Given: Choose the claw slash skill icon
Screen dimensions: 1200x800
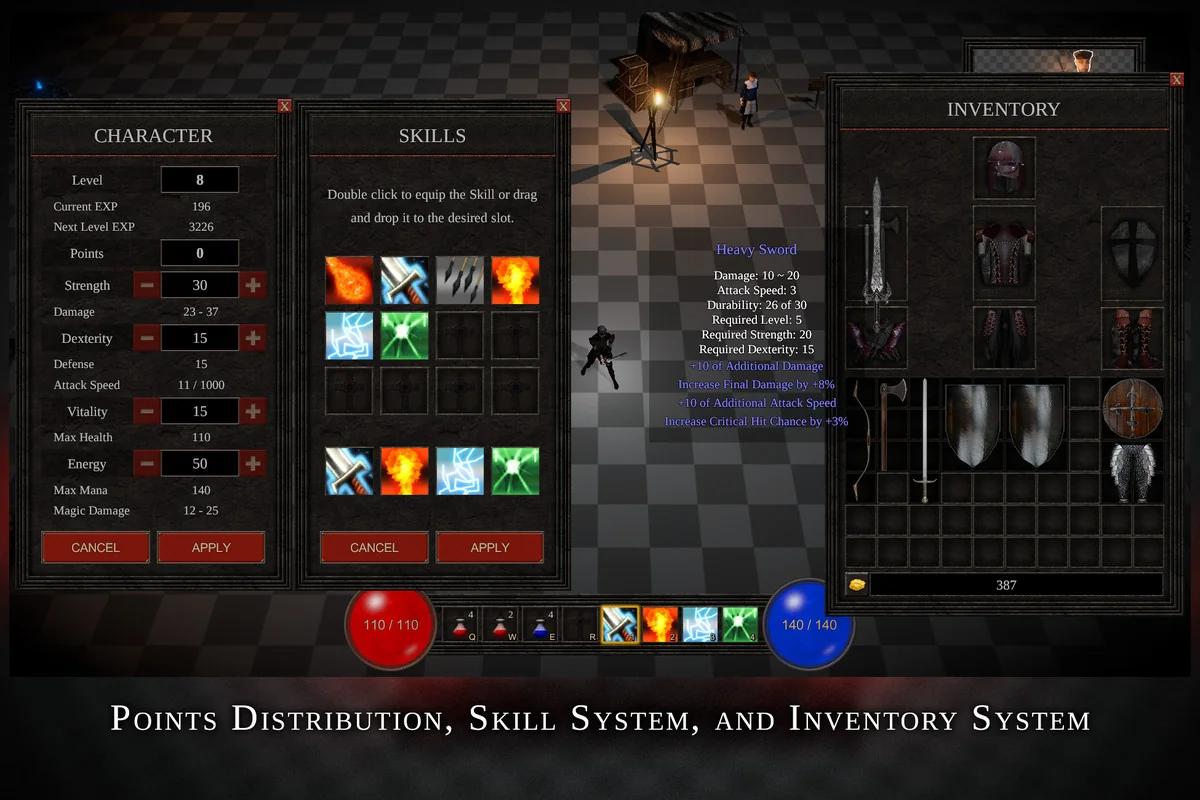Looking at the screenshot, I should coord(460,280).
